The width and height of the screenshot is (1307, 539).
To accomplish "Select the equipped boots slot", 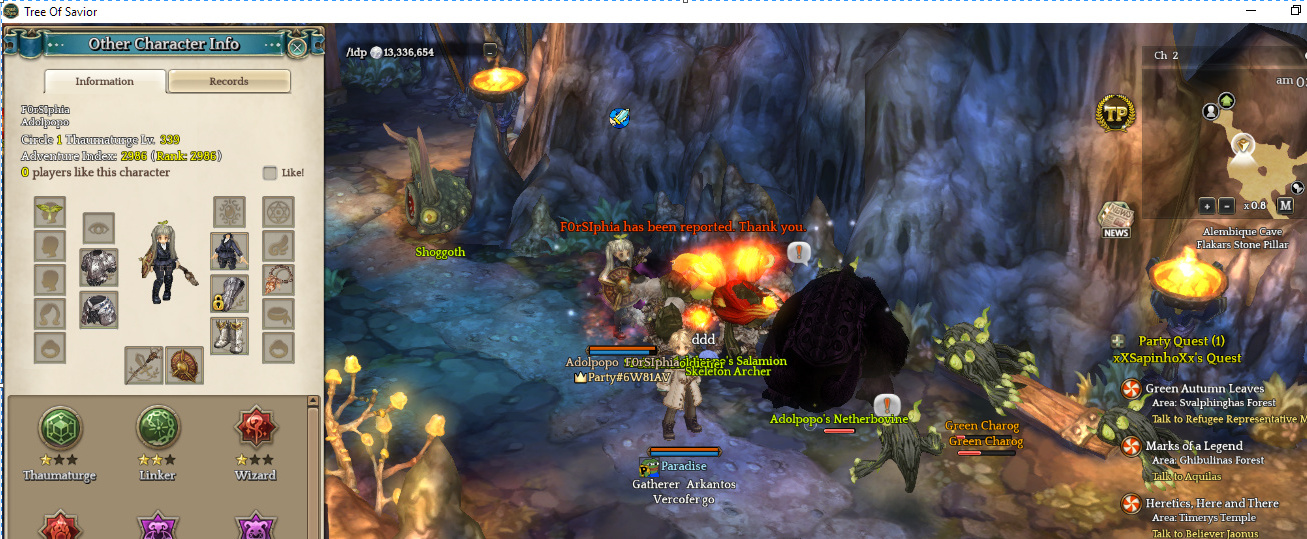I will tap(229, 336).
